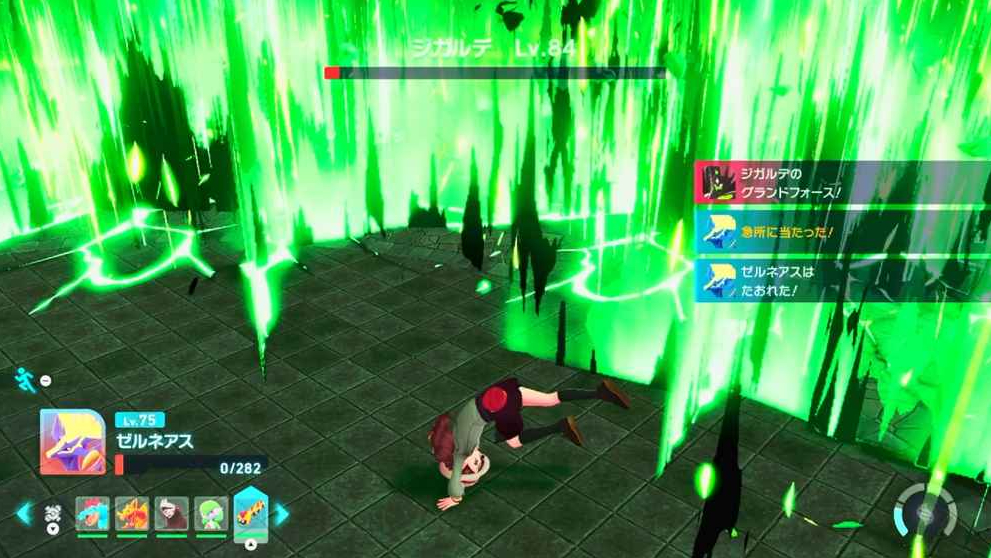Select the Gardevoir party slot

click(x=209, y=514)
